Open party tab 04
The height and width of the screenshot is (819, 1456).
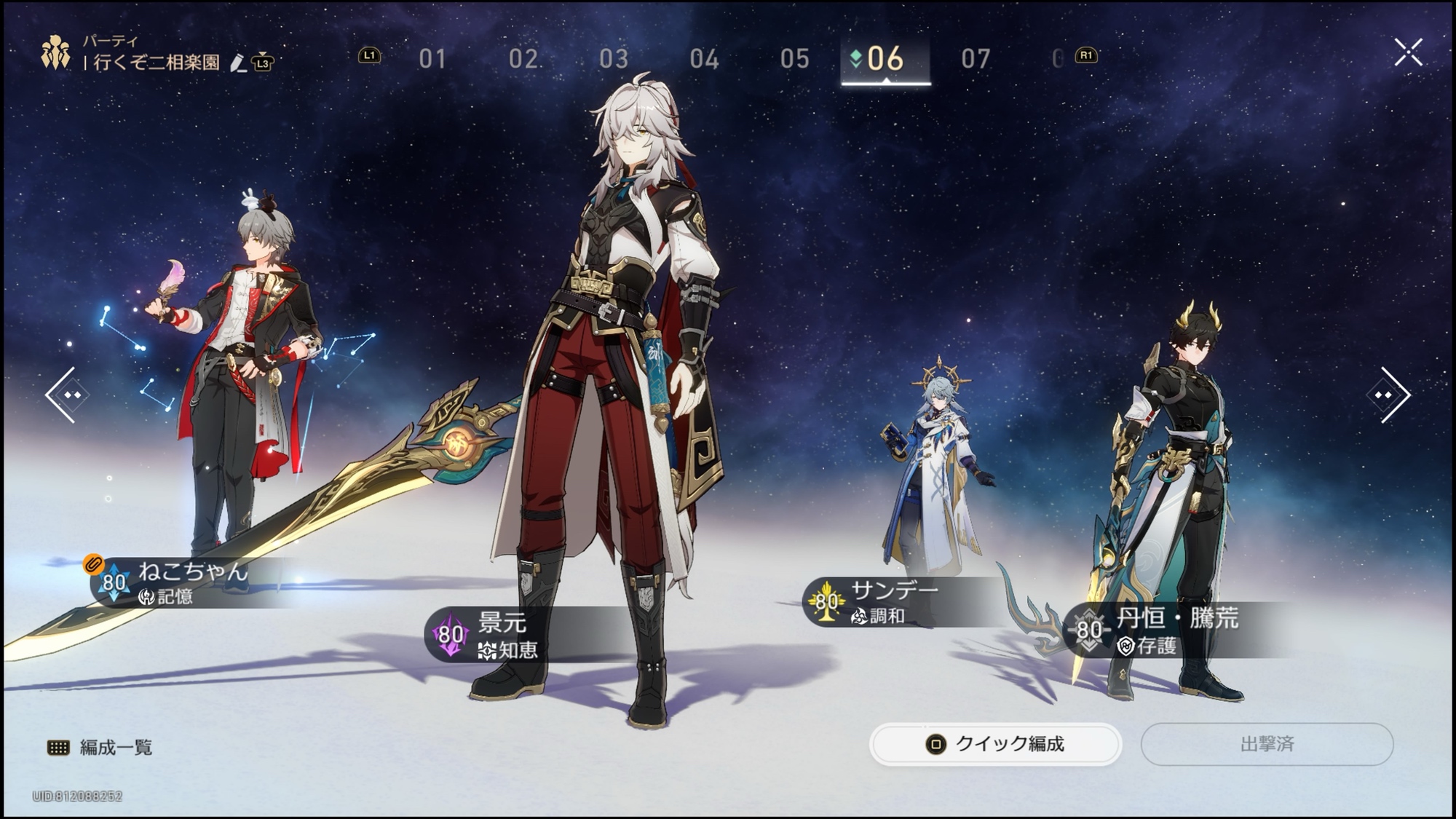pyautogui.click(x=704, y=58)
